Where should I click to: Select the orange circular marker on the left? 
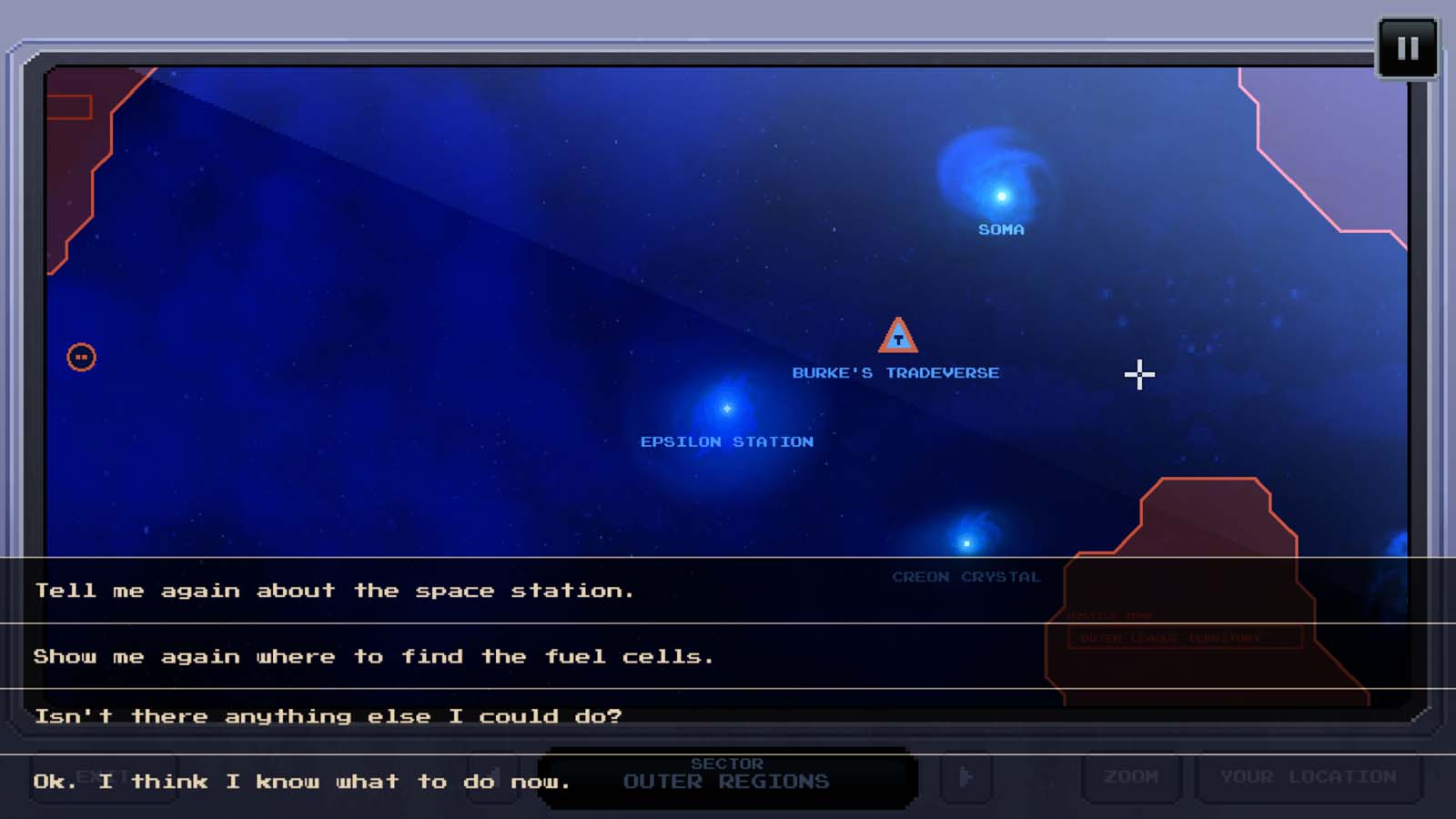click(82, 358)
